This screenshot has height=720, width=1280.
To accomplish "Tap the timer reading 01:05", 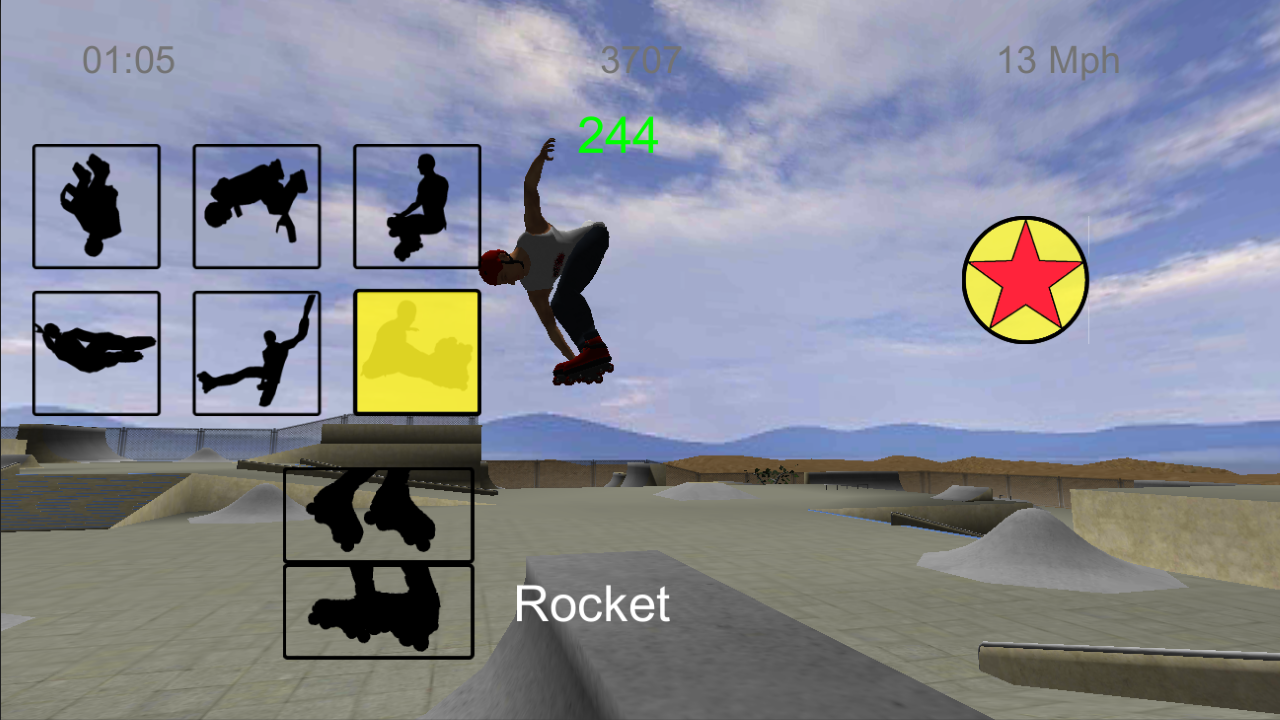I will click(128, 61).
